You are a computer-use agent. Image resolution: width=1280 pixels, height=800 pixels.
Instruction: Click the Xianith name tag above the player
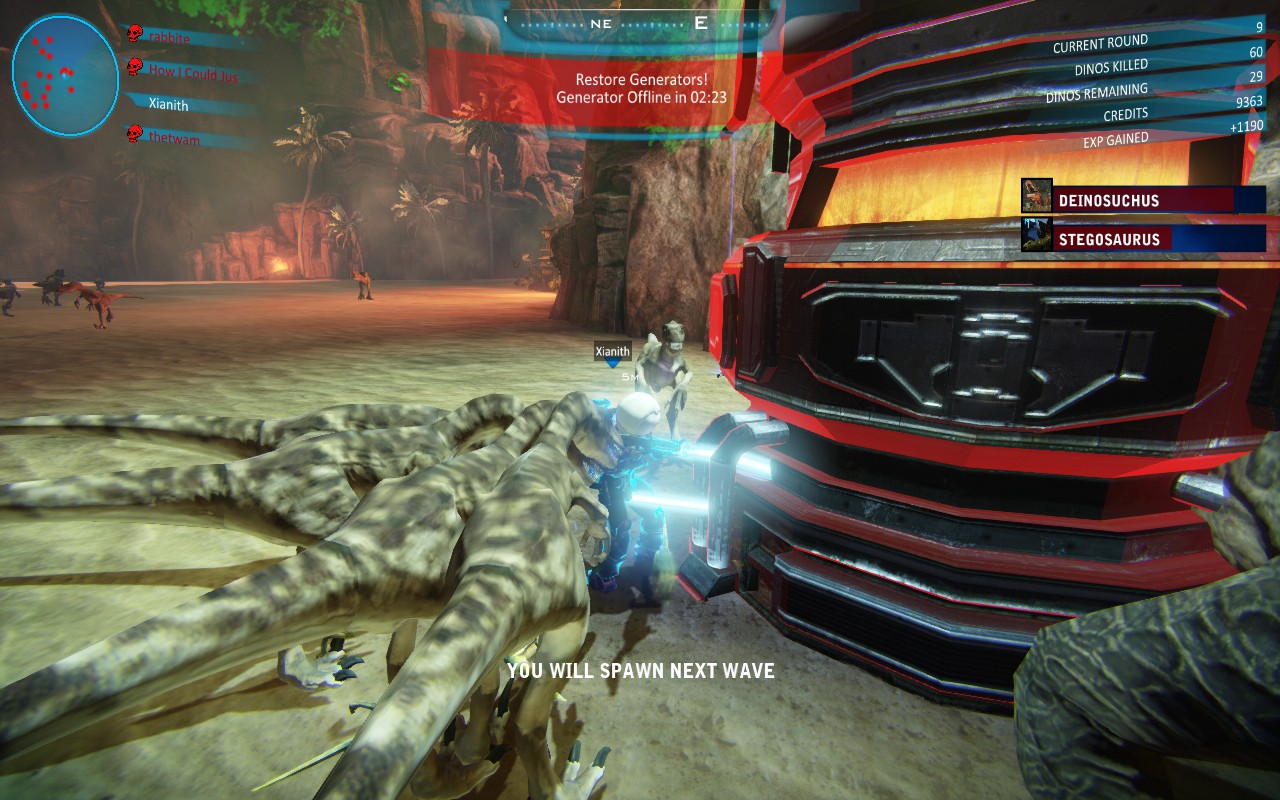[613, 351]
